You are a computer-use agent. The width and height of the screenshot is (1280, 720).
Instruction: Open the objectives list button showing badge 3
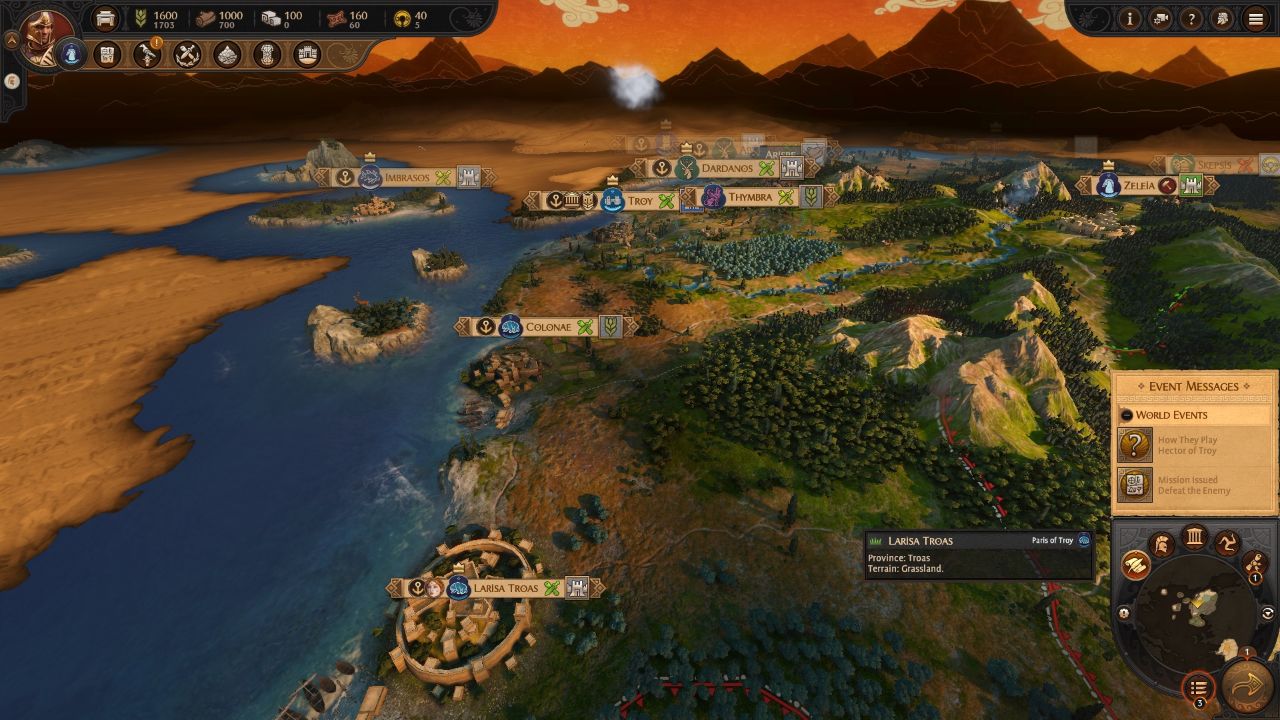[x=1198, y=684]
